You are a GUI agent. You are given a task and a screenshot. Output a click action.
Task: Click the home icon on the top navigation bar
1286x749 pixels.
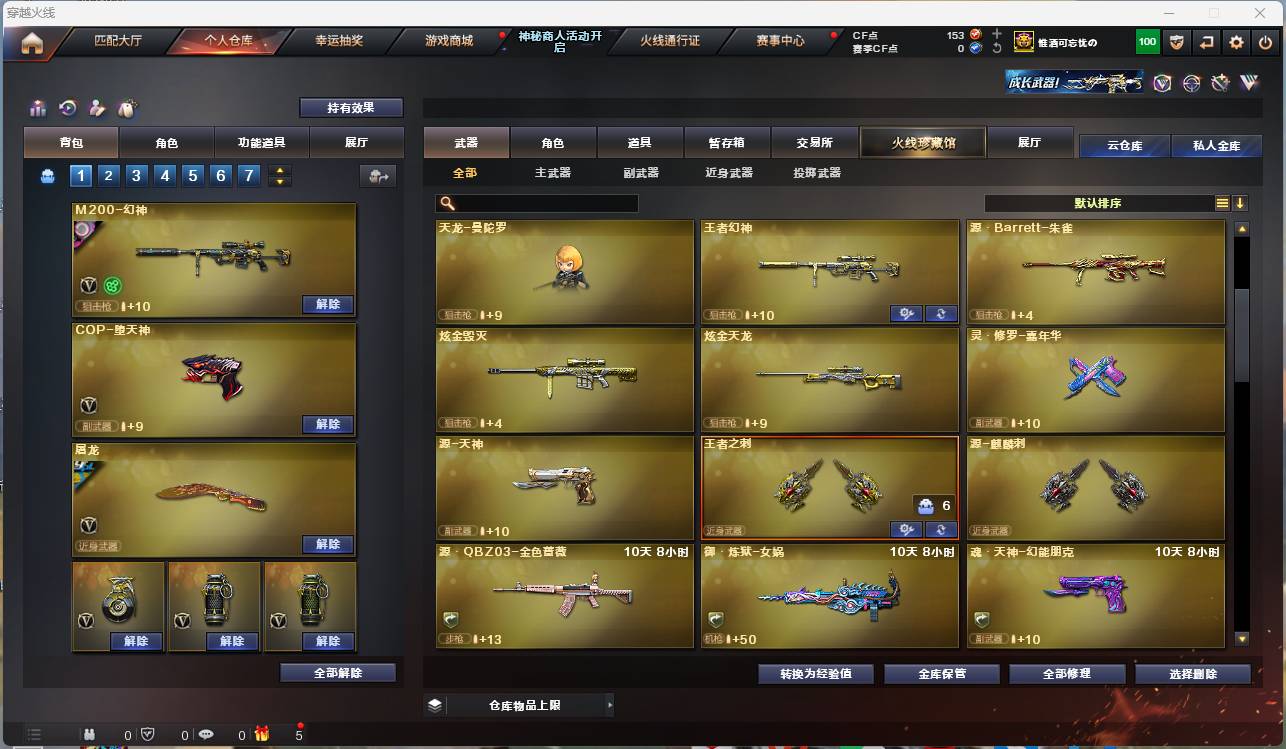[31, 41]
